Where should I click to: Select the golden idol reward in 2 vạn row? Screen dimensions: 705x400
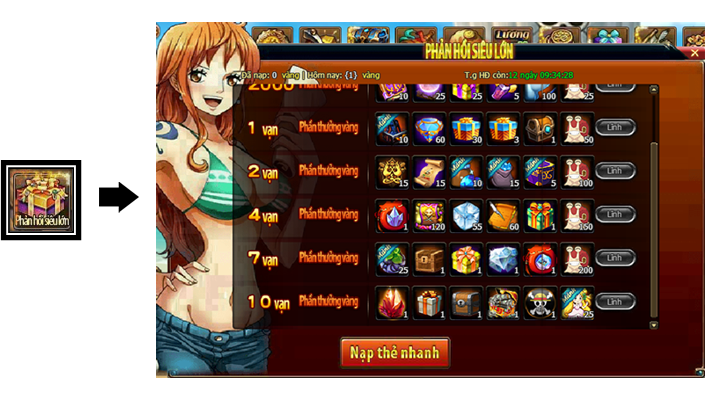click(x=391, y=171)
